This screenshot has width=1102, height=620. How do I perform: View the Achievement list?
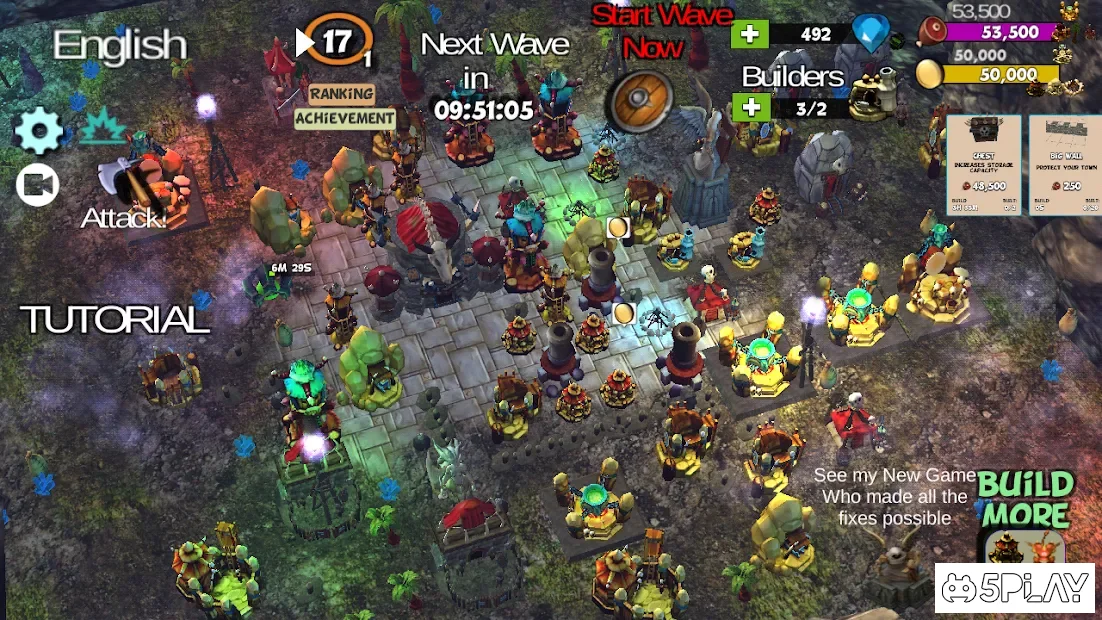(x=344, y=118)
